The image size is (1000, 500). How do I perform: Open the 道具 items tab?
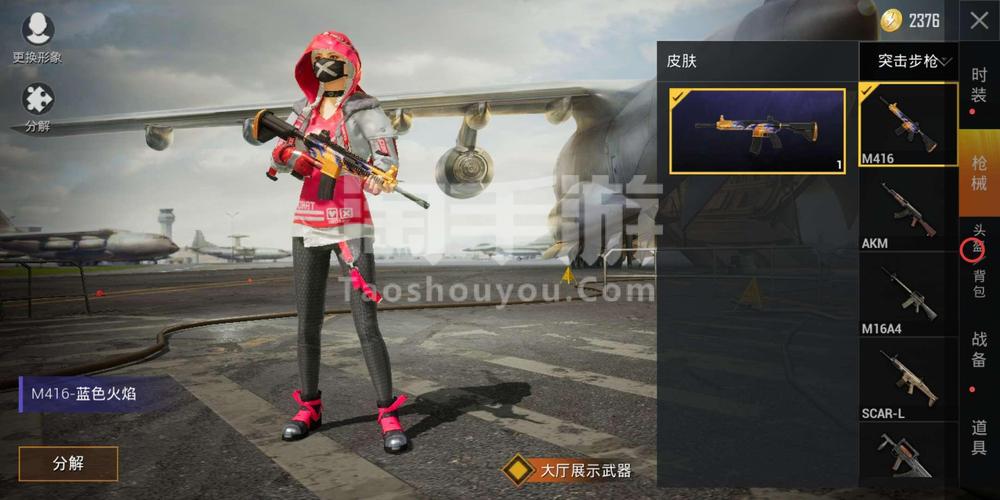(979, 437)
